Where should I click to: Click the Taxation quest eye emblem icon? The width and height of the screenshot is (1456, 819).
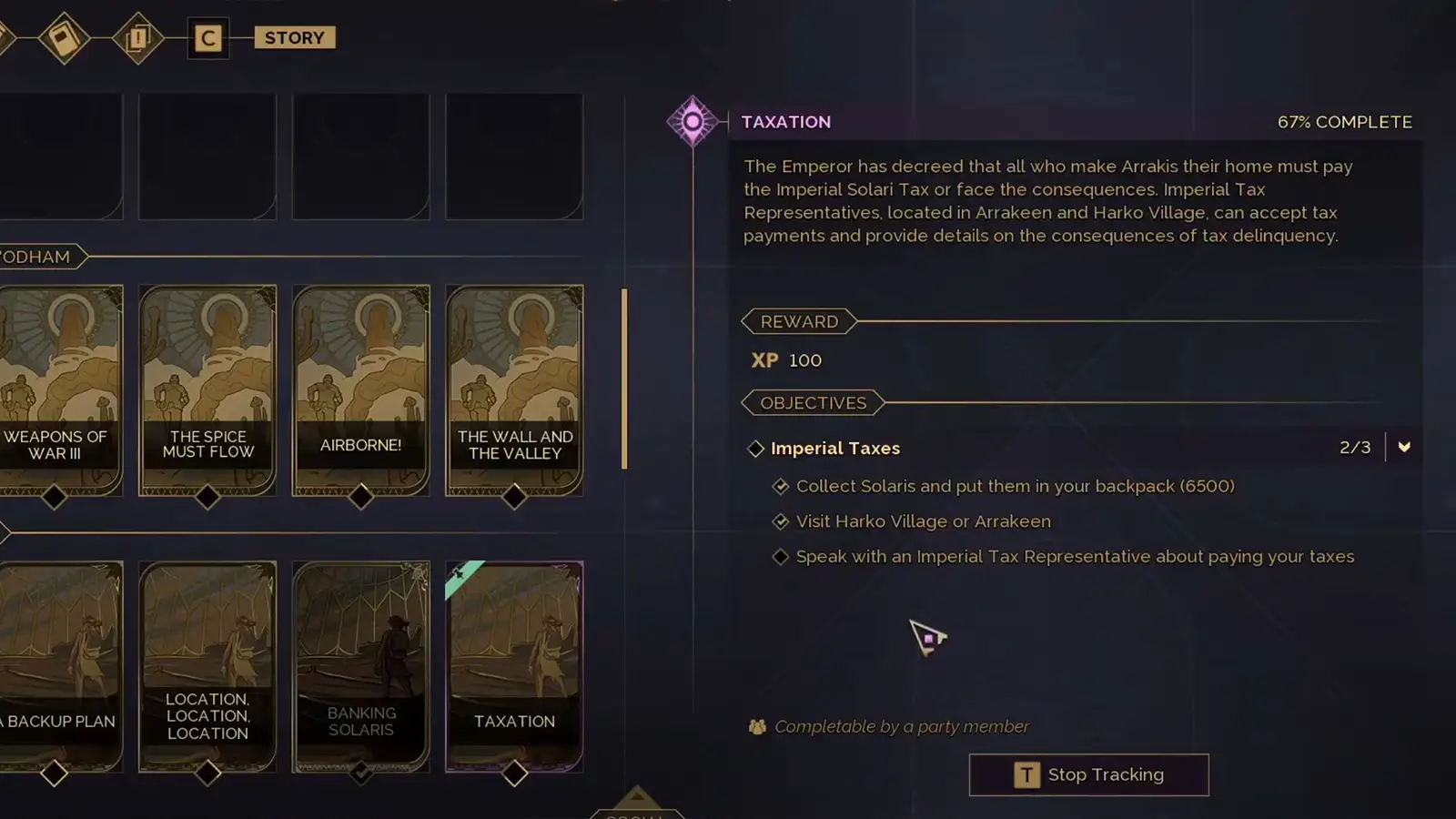[x=693, y=119]
